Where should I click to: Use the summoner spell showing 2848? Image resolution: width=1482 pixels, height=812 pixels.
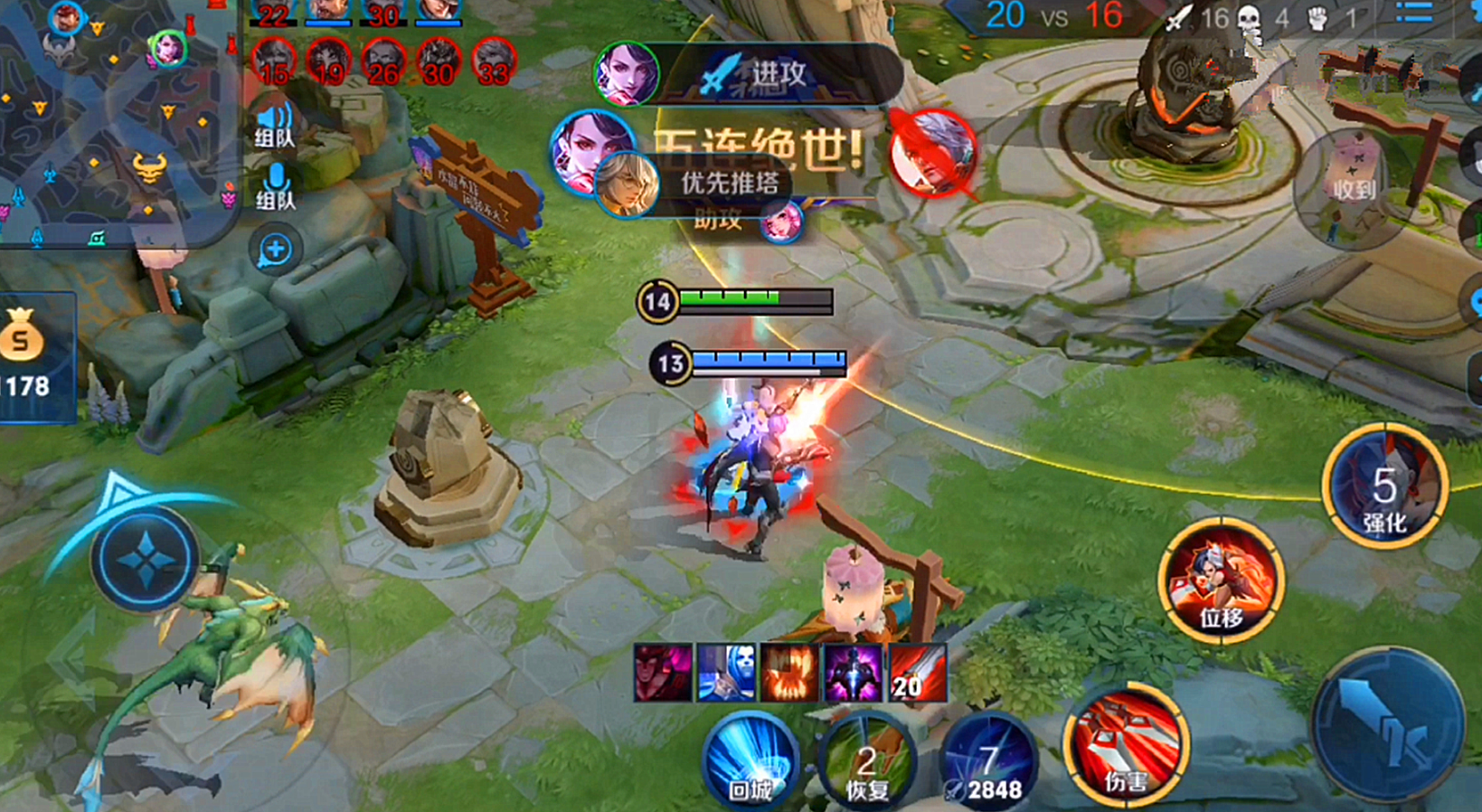(988, 762)
